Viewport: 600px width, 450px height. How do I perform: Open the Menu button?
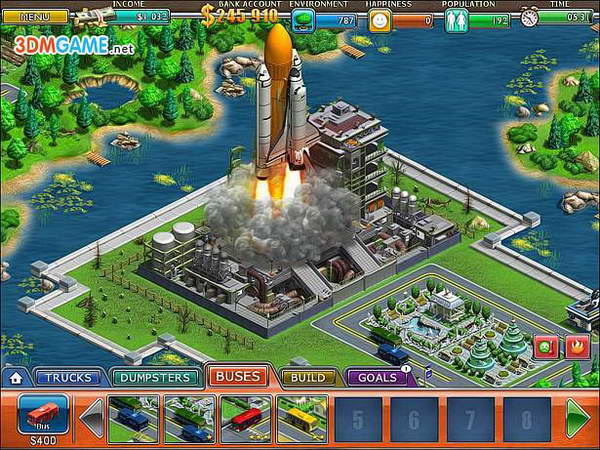34,17
